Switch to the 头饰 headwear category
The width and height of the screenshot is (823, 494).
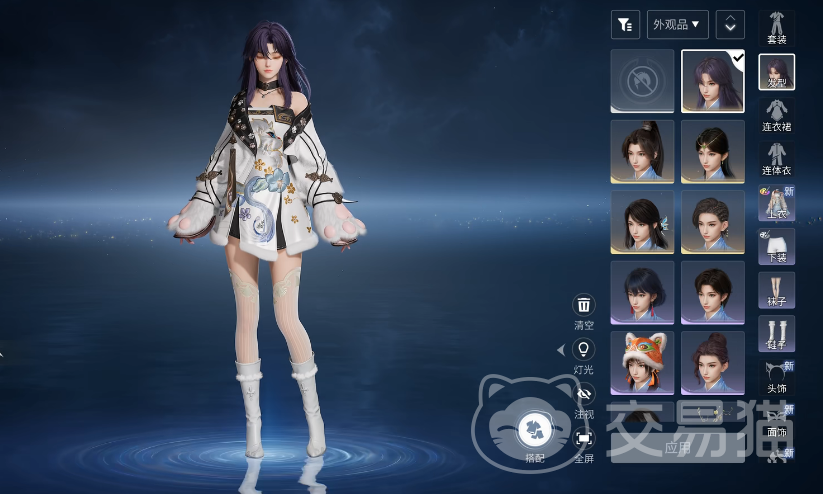pos(777,376)
